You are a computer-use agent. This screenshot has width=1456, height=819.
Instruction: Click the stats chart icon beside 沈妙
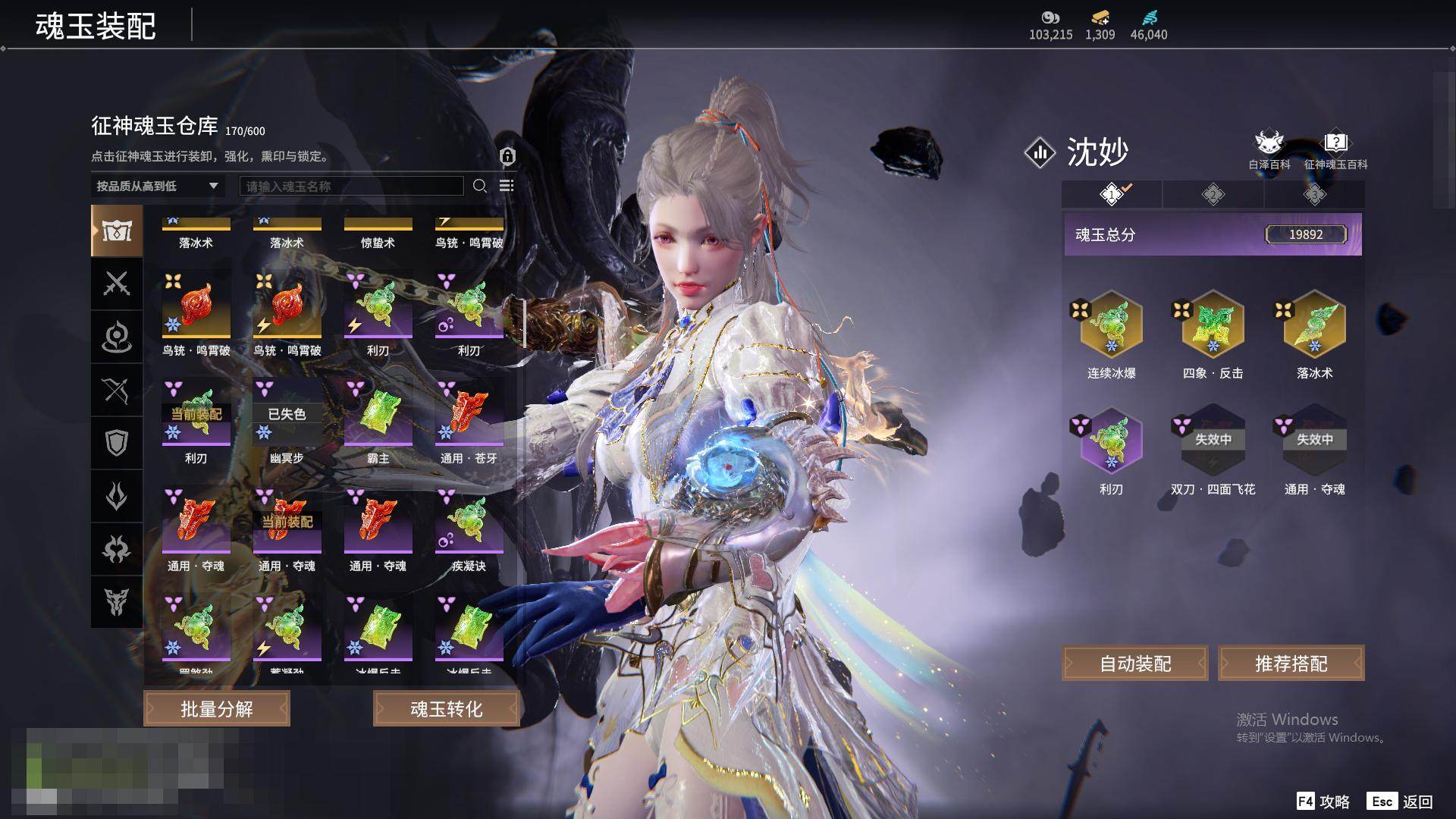pos(1040,152)
